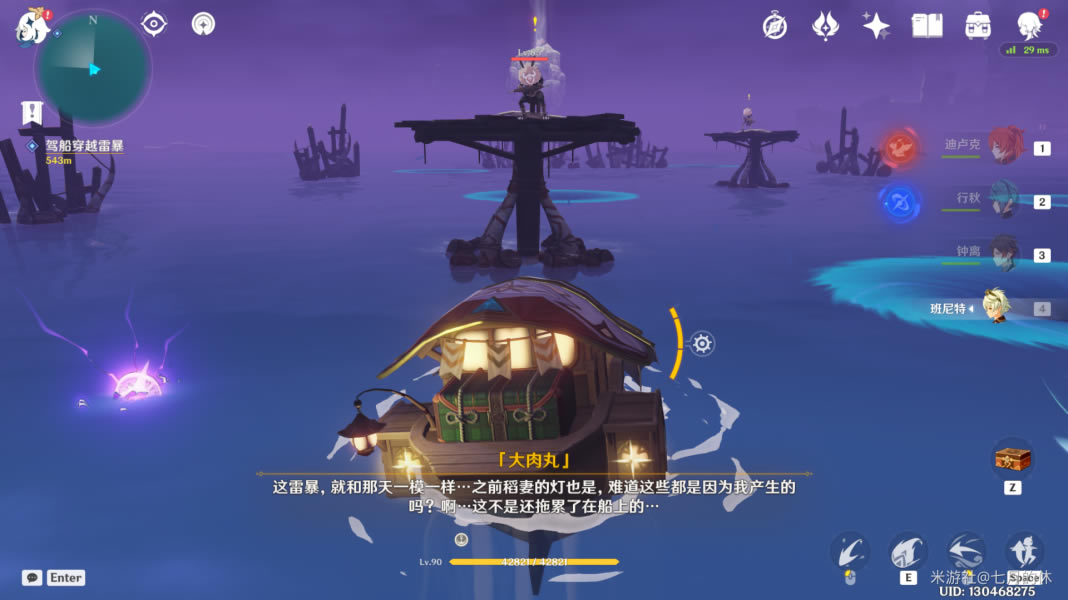This screenshot has width=1068, height=600.
Task: Switch to party member 行秋
Action: [1006, 200]
